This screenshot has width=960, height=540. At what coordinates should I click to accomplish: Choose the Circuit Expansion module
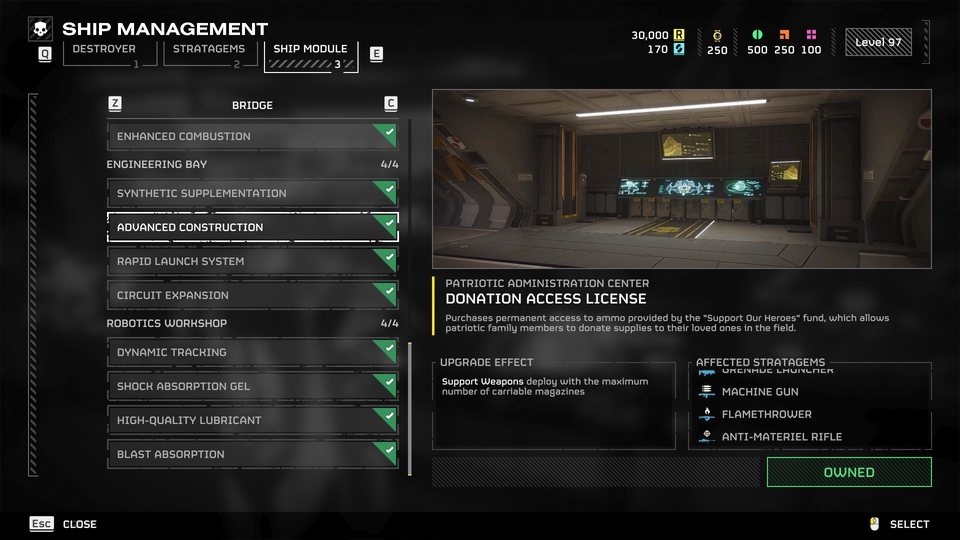click(252, 295)
